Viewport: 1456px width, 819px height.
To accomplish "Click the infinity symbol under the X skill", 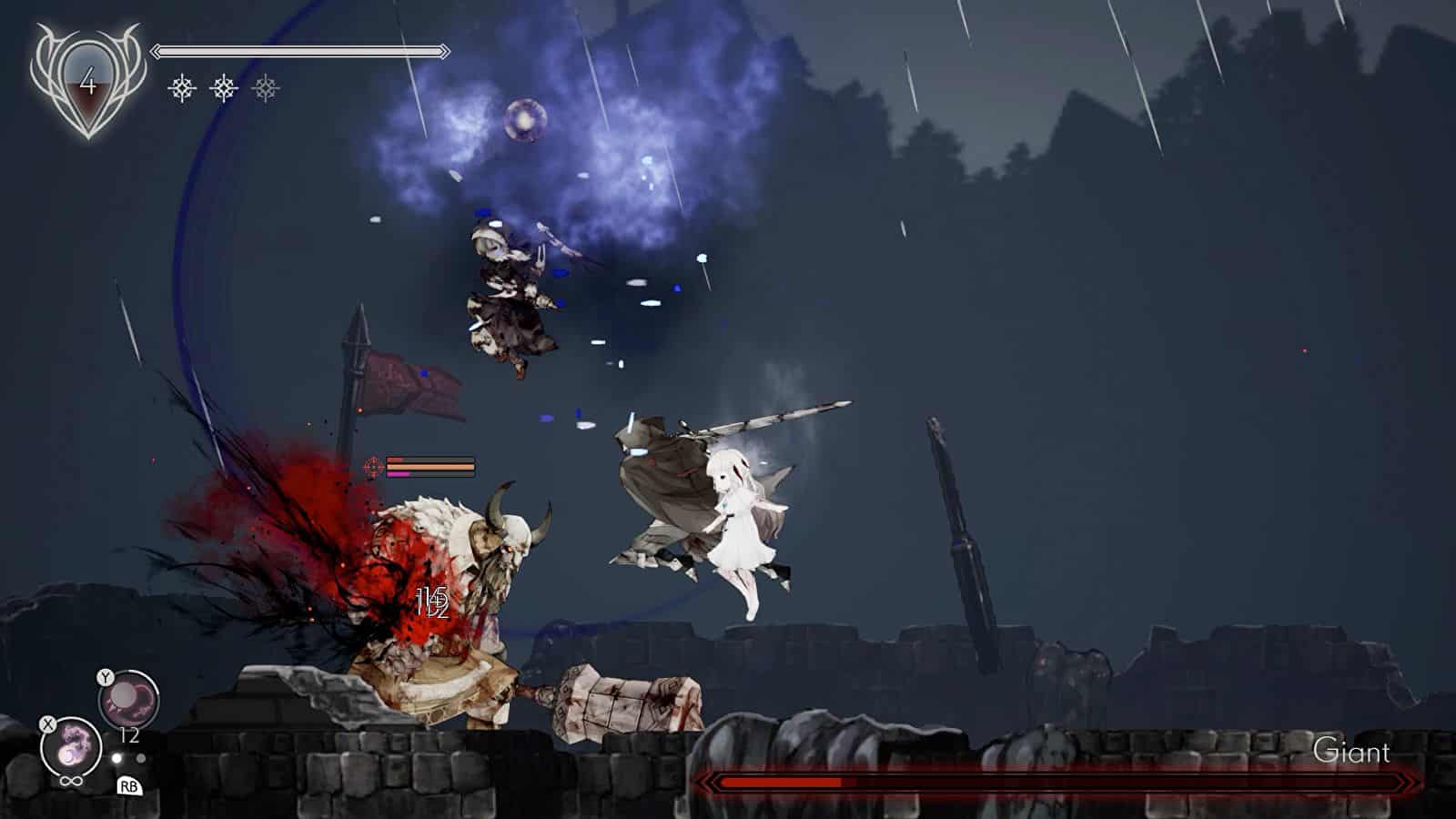I will coord(71,781).
